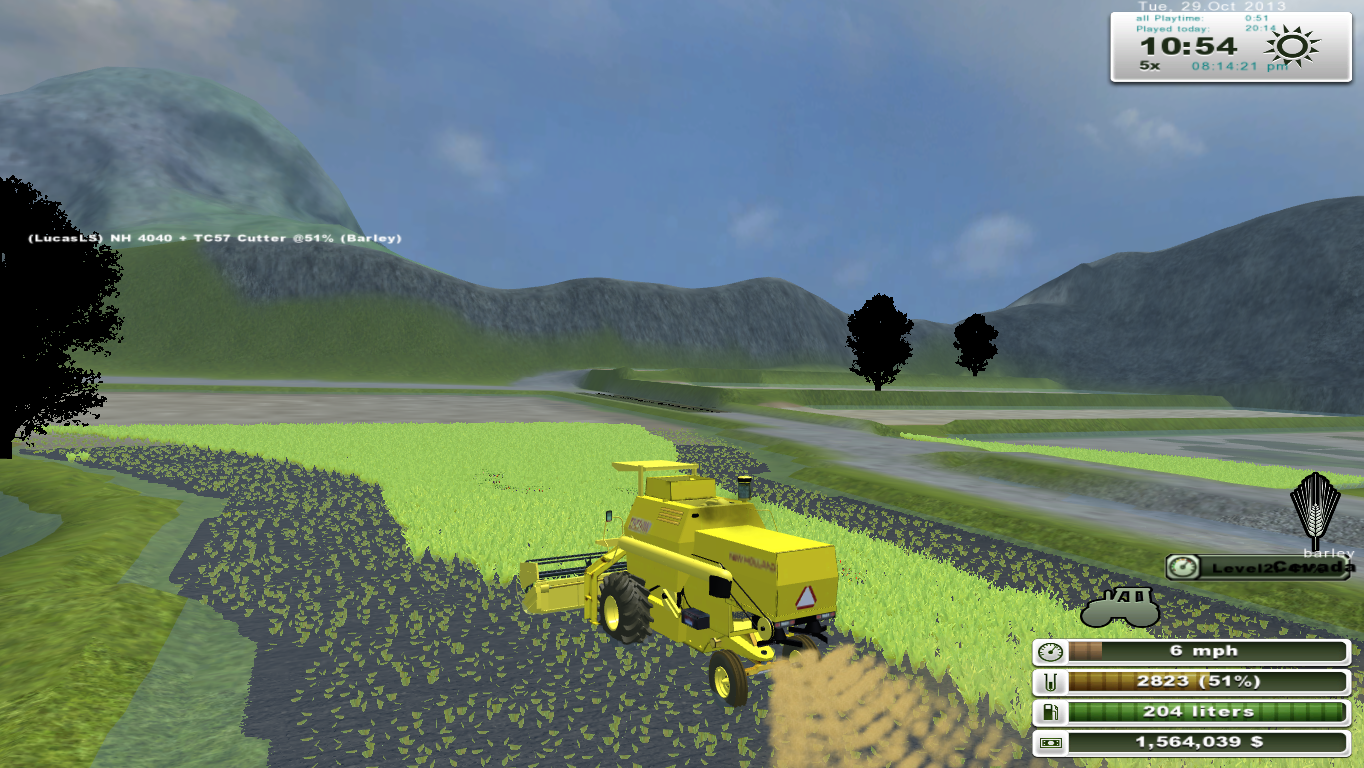Viewport: 1364px width, 768px height.
Task: Click the money banknote icon
Action: pyautogui.click(x=1053, y=742)
